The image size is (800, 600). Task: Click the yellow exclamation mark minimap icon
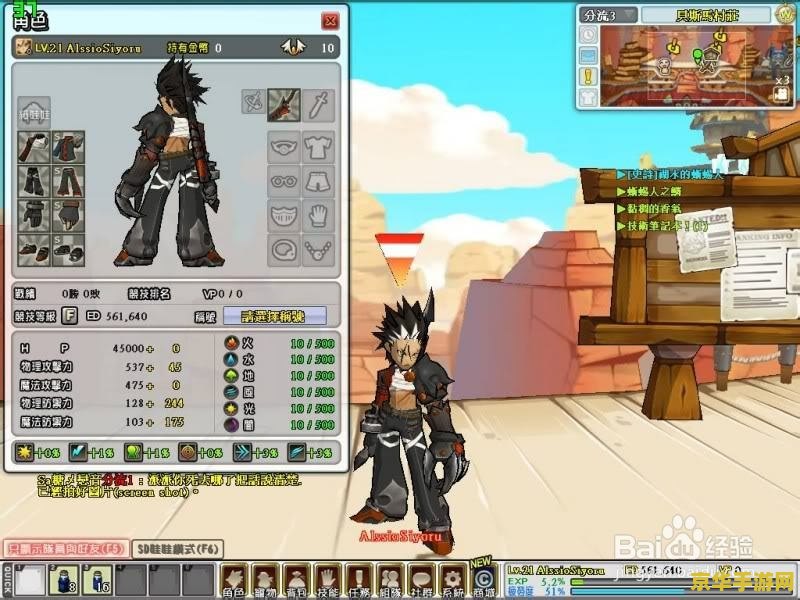[588, 76]
